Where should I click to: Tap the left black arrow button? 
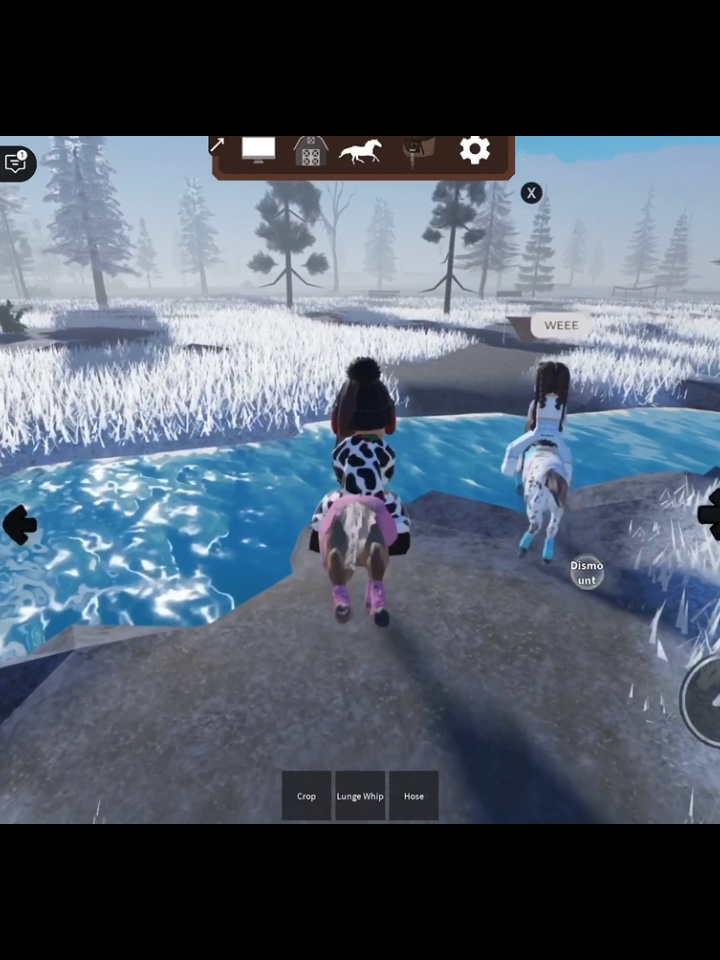tap(19, 524)
